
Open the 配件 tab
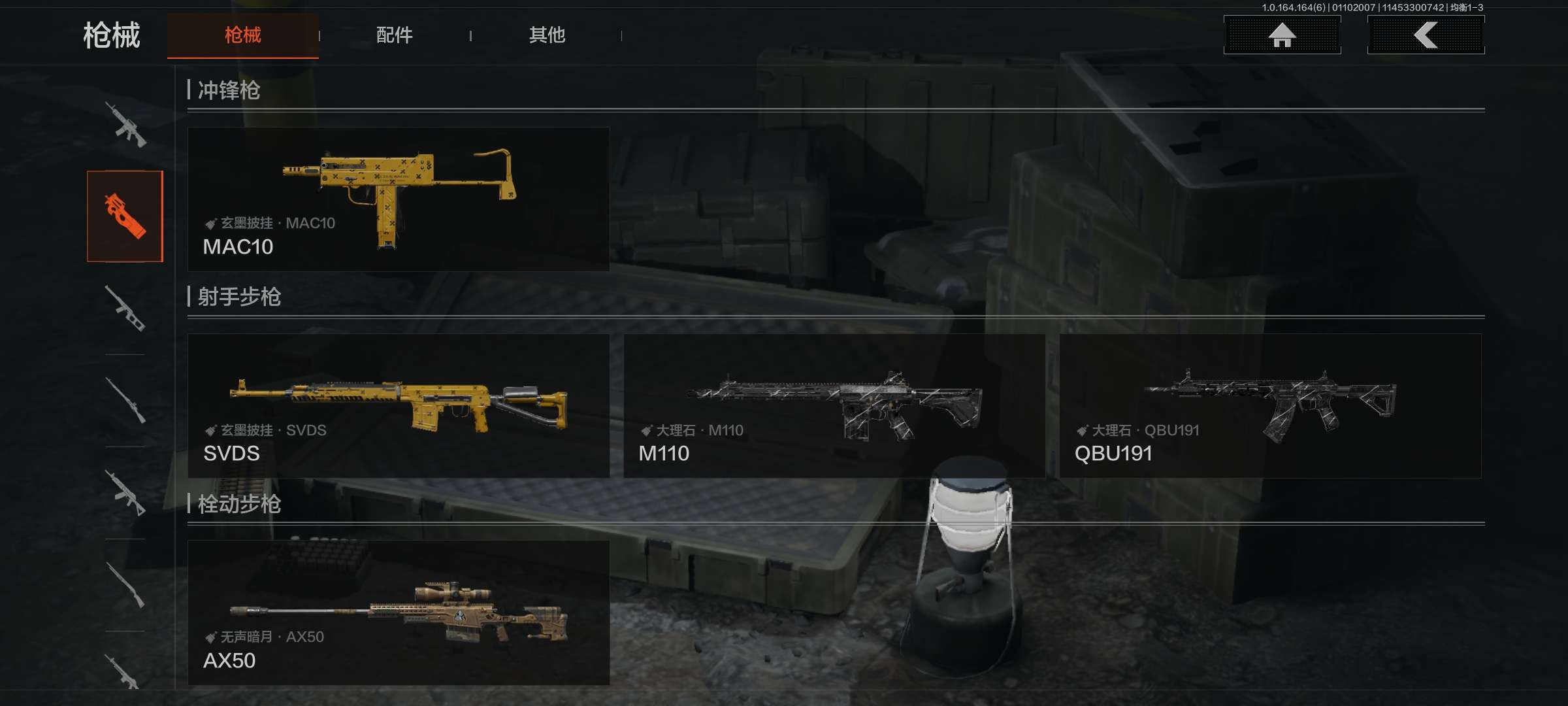pyautogui.click(x=394, y=35)
